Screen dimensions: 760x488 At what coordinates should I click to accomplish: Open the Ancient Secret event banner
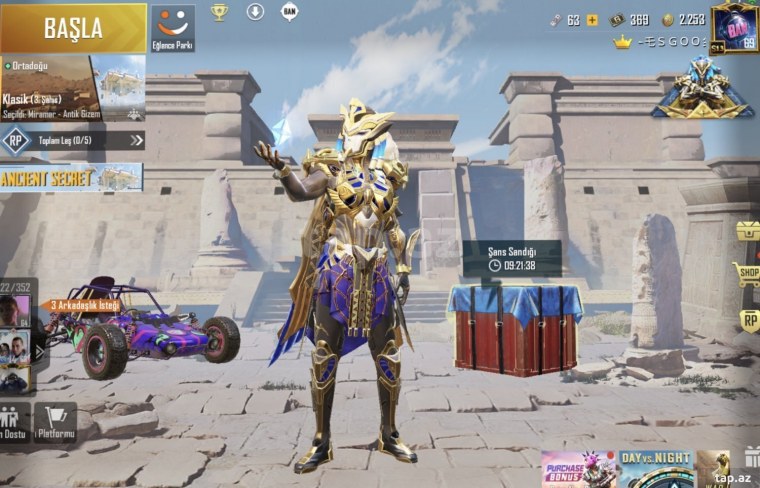[x=71, y=178]
